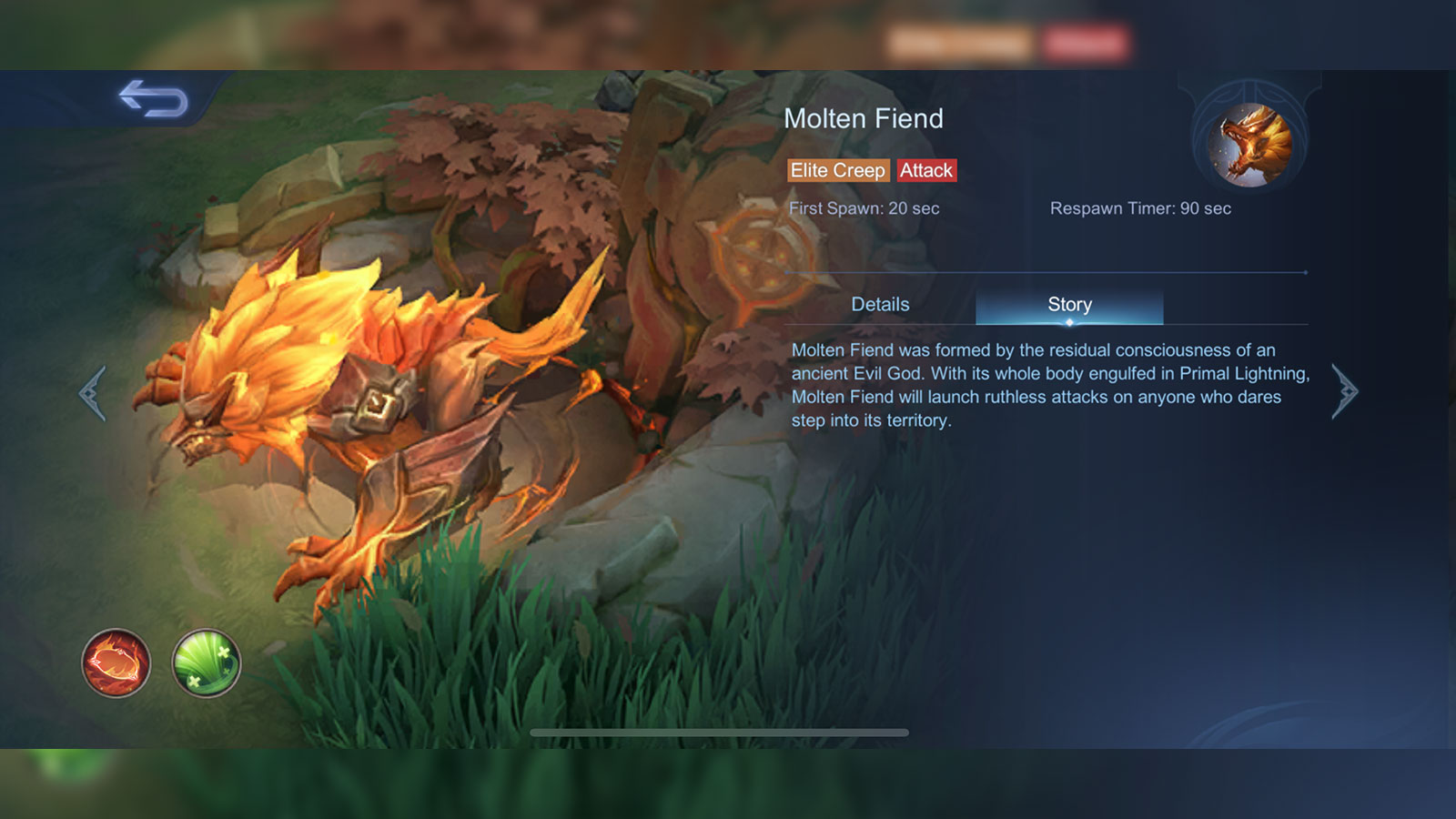This screenshot has height=819, width=1456.
Task: Switch to the Details tab
Action: 880,305
